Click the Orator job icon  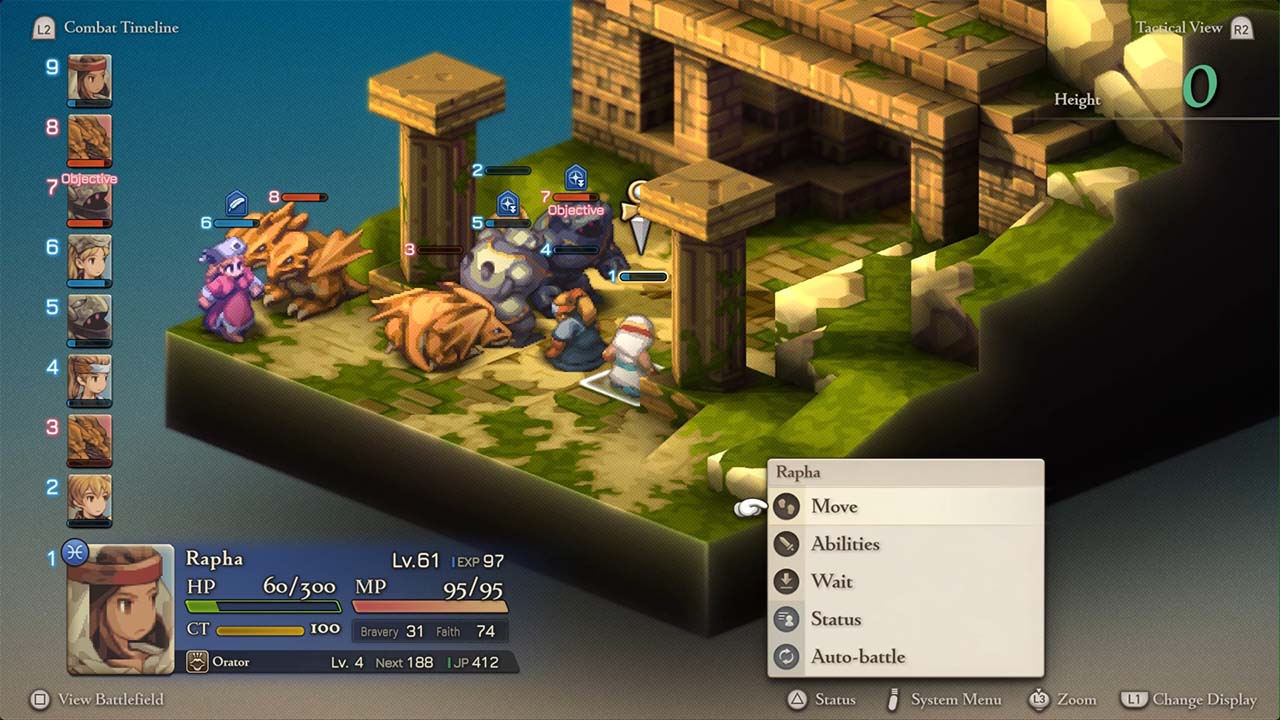click(198, 662)
